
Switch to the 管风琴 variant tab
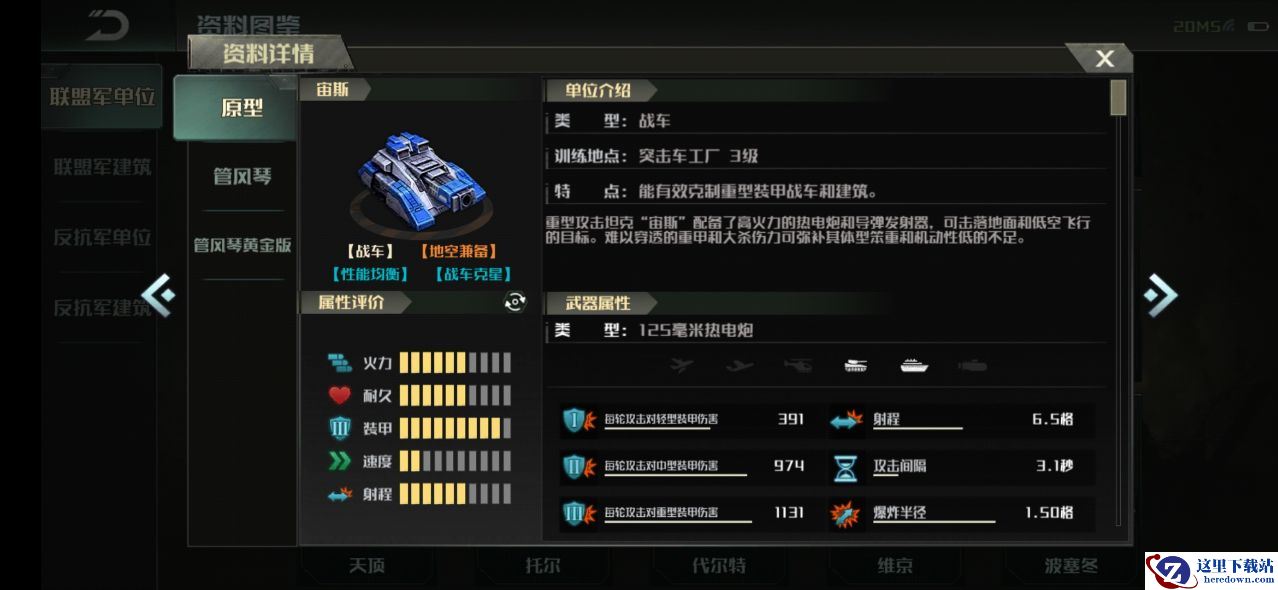(x=242, y=177)
